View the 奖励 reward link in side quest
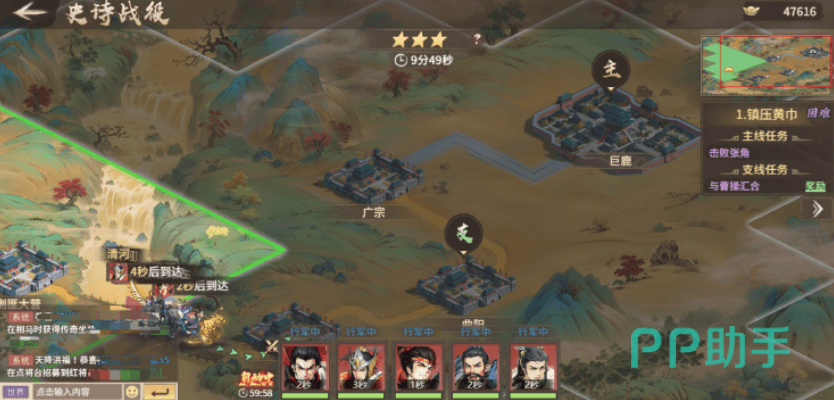Viewport: 834px width, 400px height. click(x=816, y=186)
